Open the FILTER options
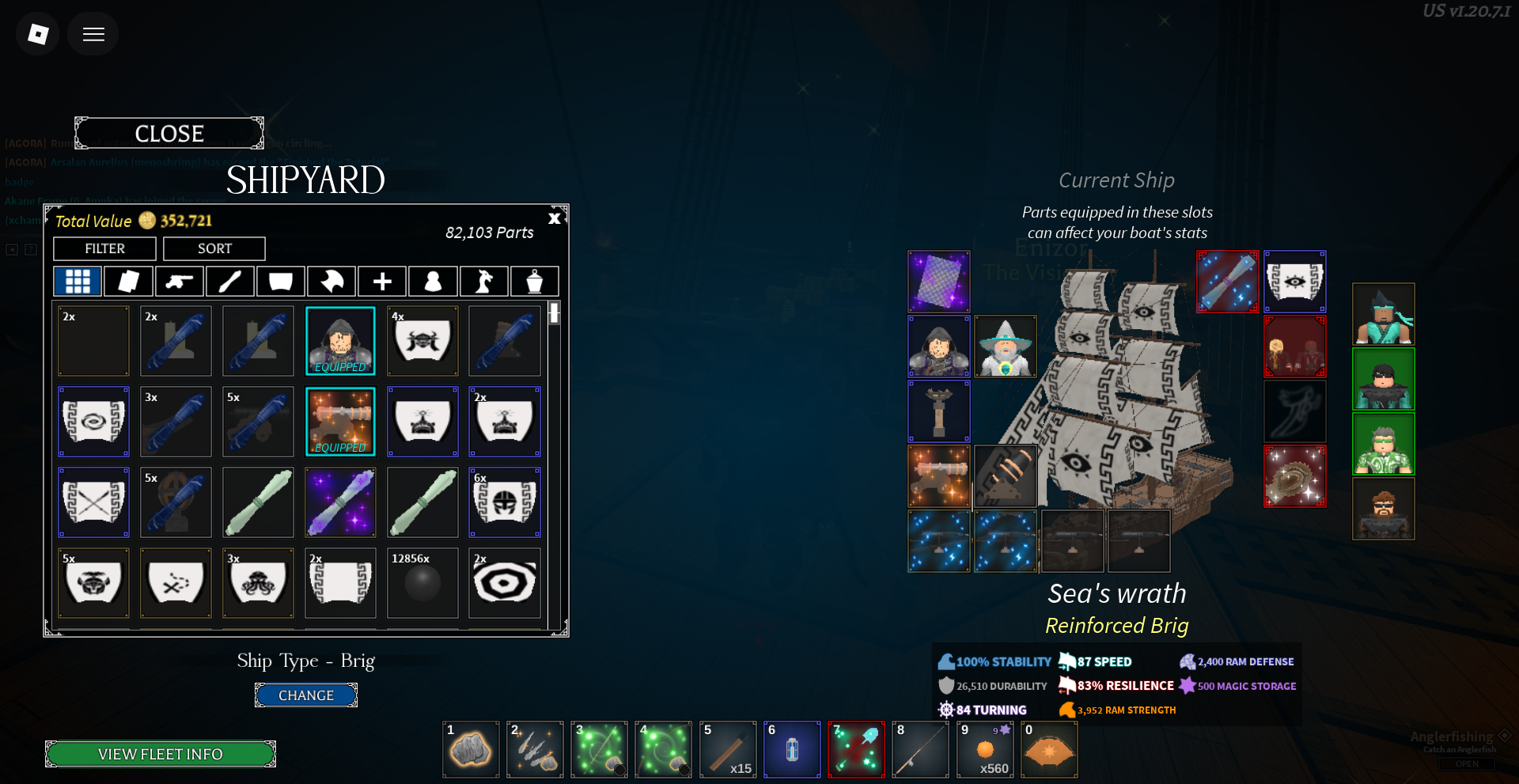This screenshot has height=784, width=1519. pos(104,248)
